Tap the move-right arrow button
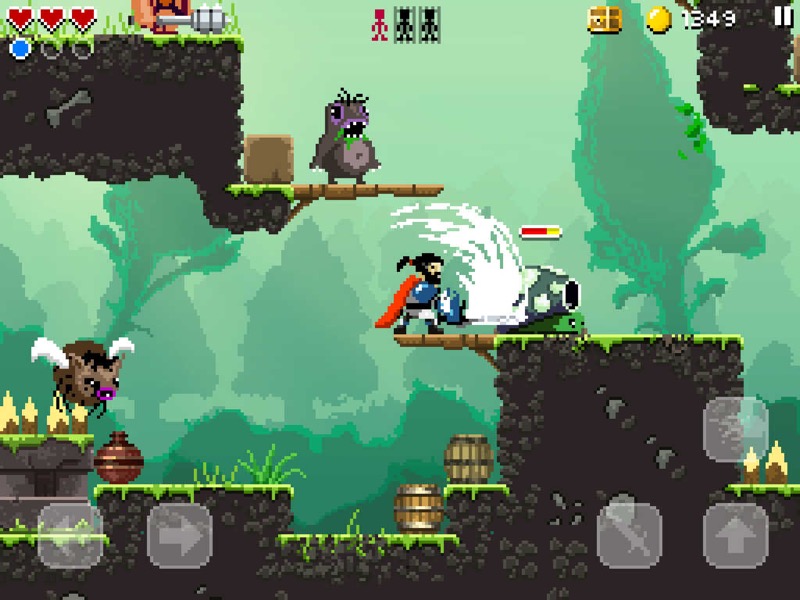The width and height of the screenshot is (800, 600). click(x=180, y=536)
